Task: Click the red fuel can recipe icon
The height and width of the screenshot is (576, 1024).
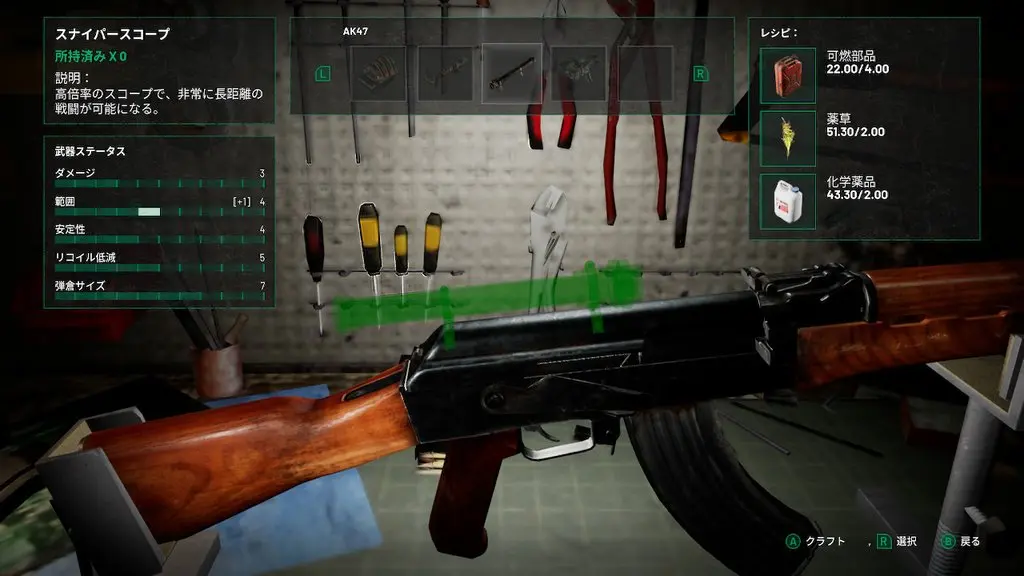Action: coord(788,75)
